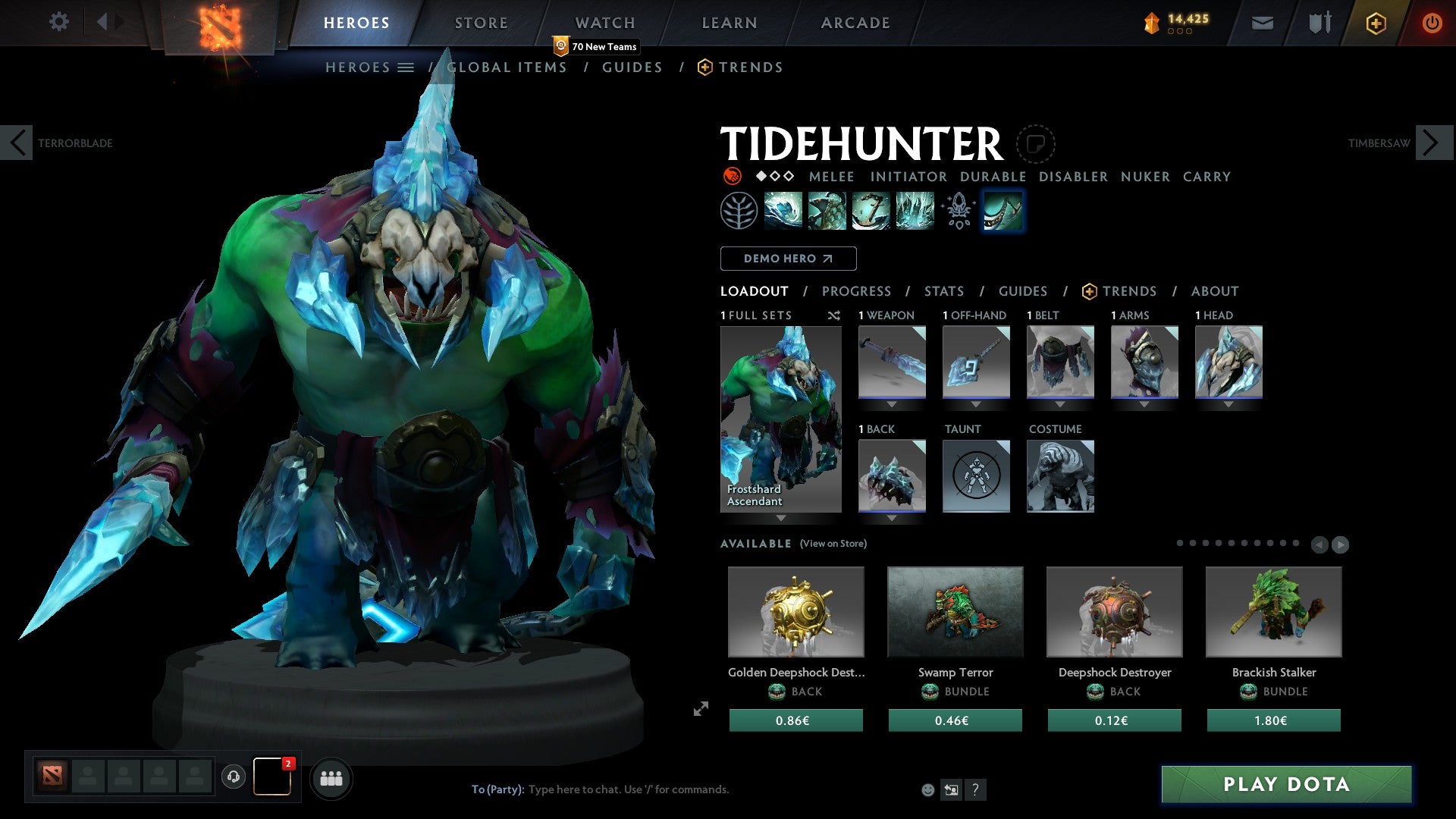Click the Aghanim's Scepter upgrade icon
Image resolution: width=1456 pixels, height=819 pixels.
coord(957,210)
